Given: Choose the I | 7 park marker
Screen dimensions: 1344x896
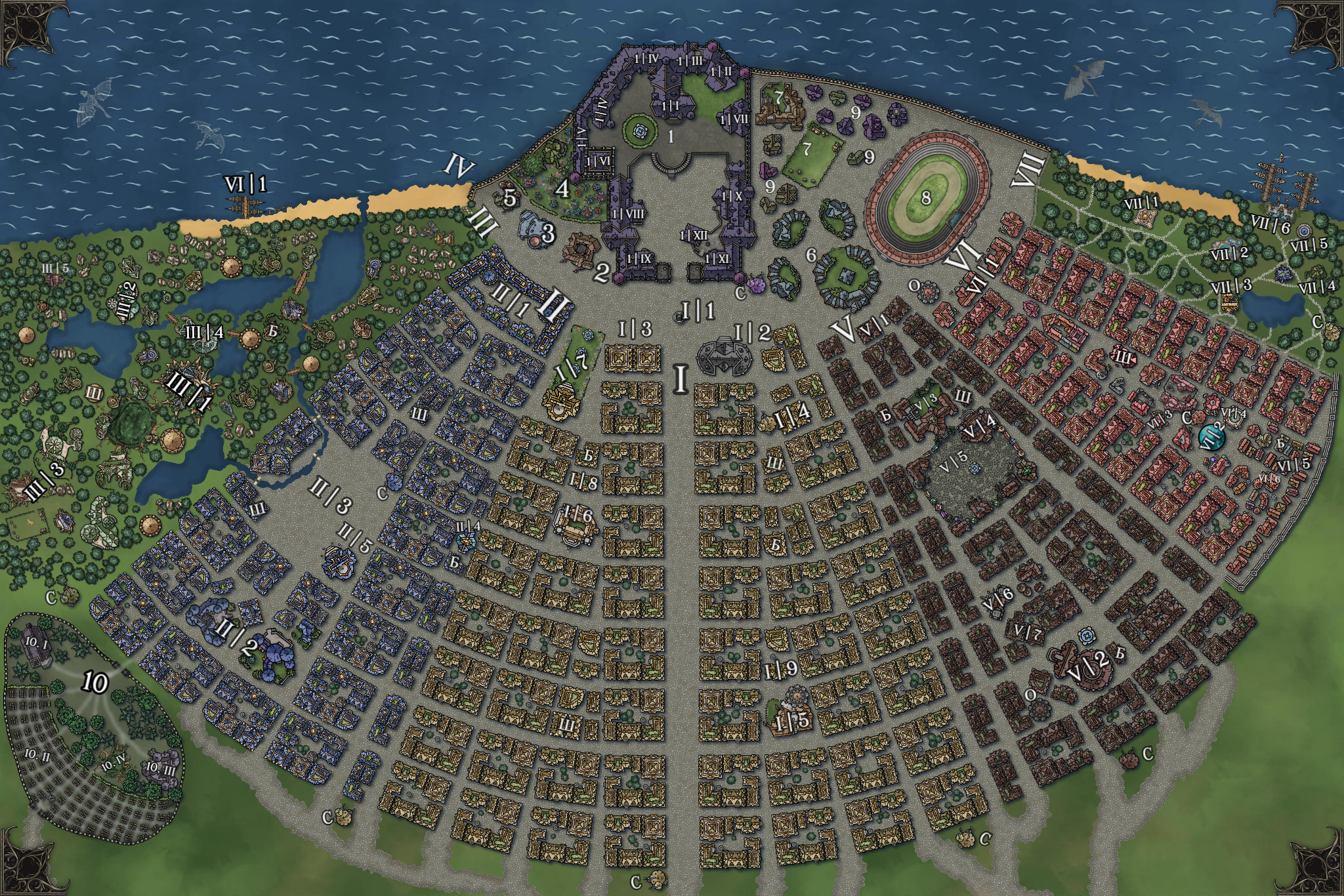Looking at the screenshot, I should (x=569, y=363).
